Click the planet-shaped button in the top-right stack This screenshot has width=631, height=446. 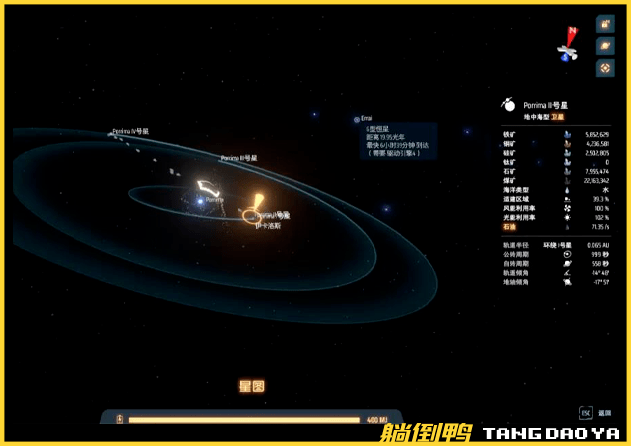(x=605, y=46)
